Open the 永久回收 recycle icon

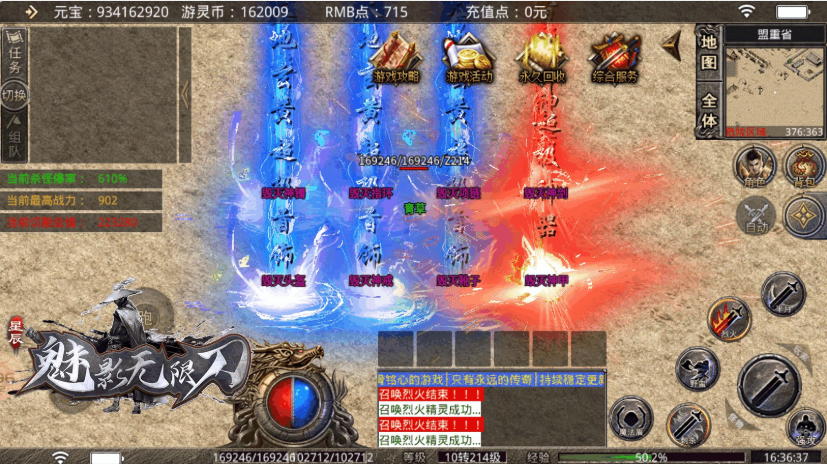pyautogui.click(x=541, y=59)
